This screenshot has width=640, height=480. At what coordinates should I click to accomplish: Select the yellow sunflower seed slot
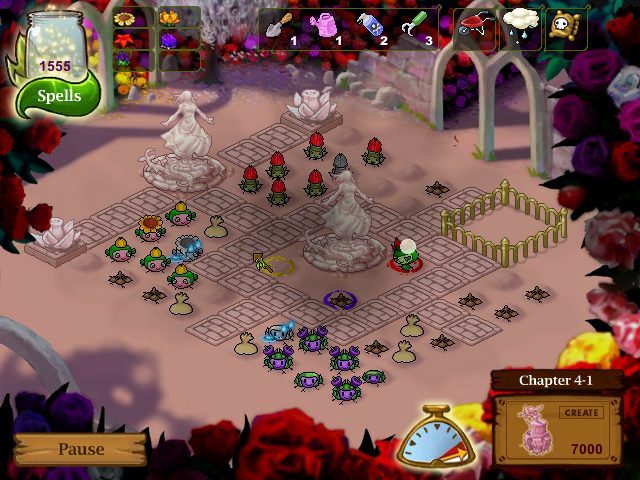point(125,18)
